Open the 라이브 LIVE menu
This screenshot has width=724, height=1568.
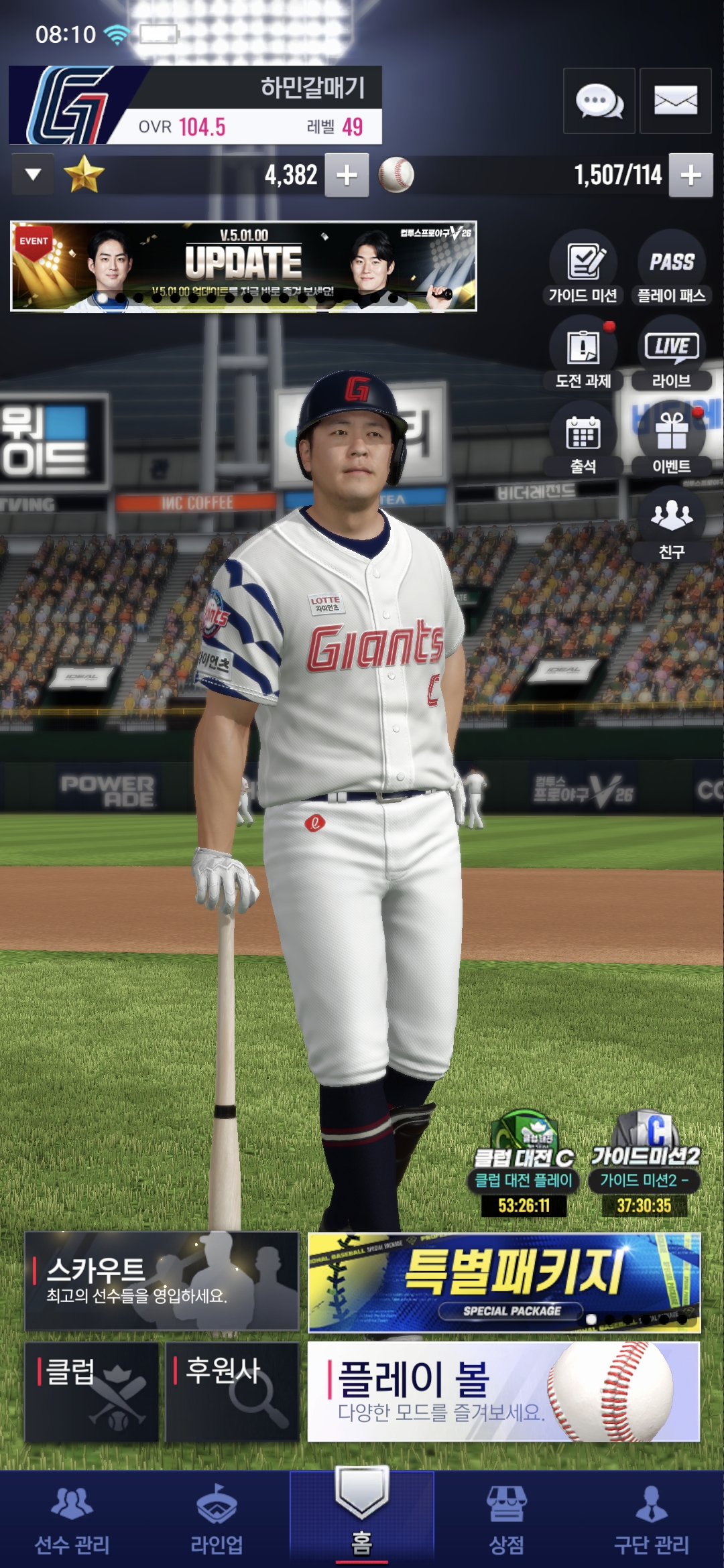pos(671,354)
